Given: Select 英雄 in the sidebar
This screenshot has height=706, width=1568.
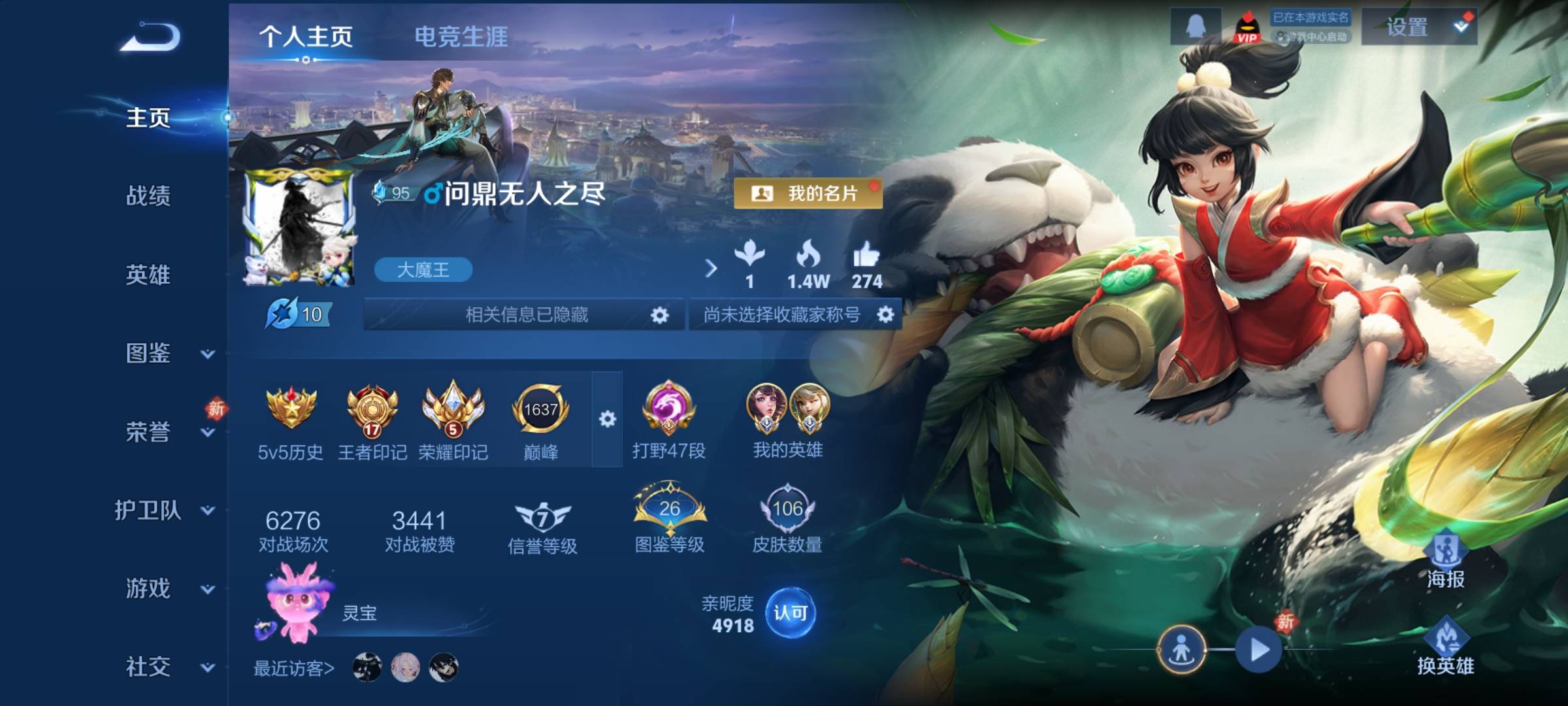Looking at the screenshot, I should (148, 275).
